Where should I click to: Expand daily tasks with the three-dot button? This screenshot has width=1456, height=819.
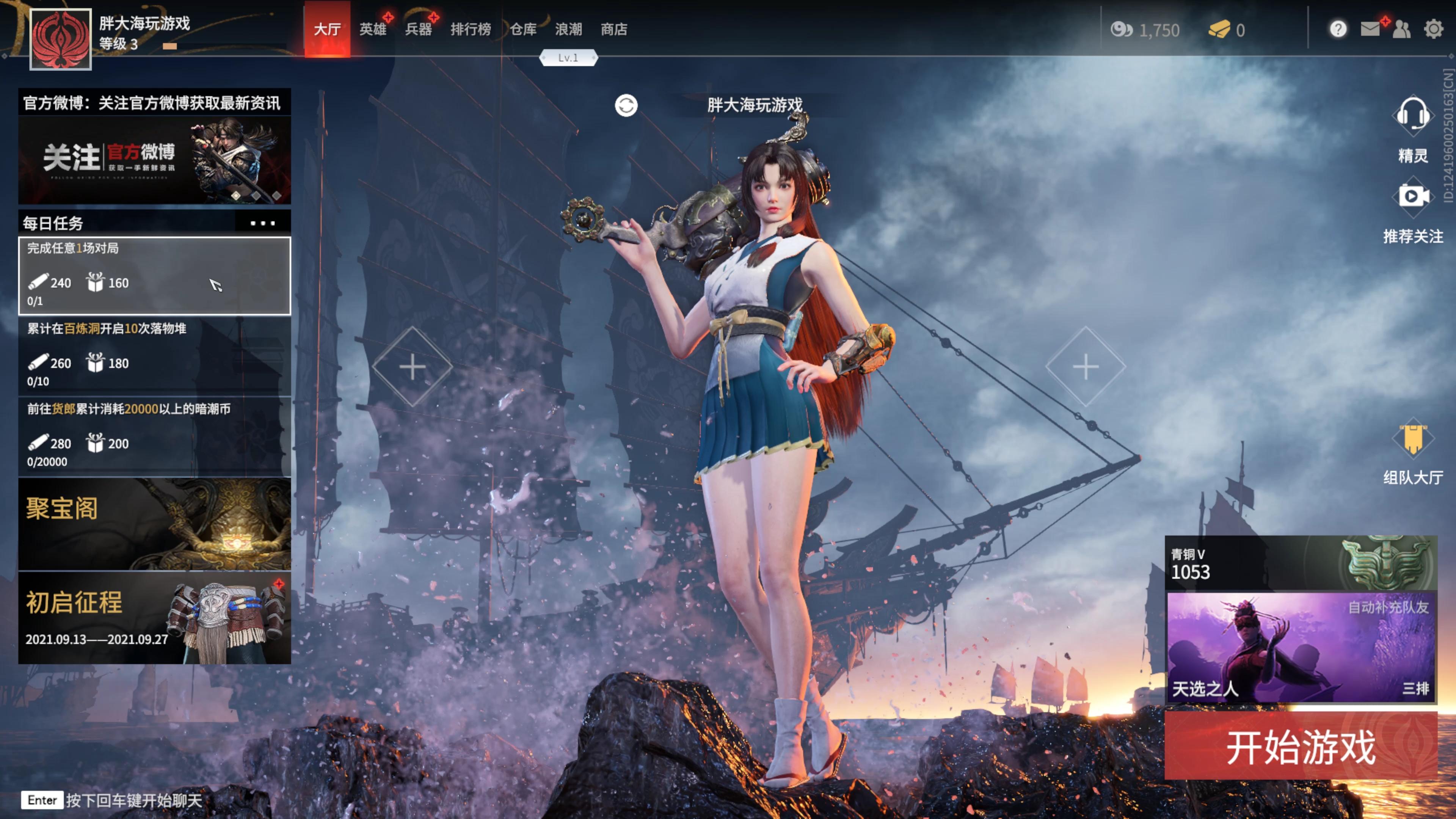263,223
